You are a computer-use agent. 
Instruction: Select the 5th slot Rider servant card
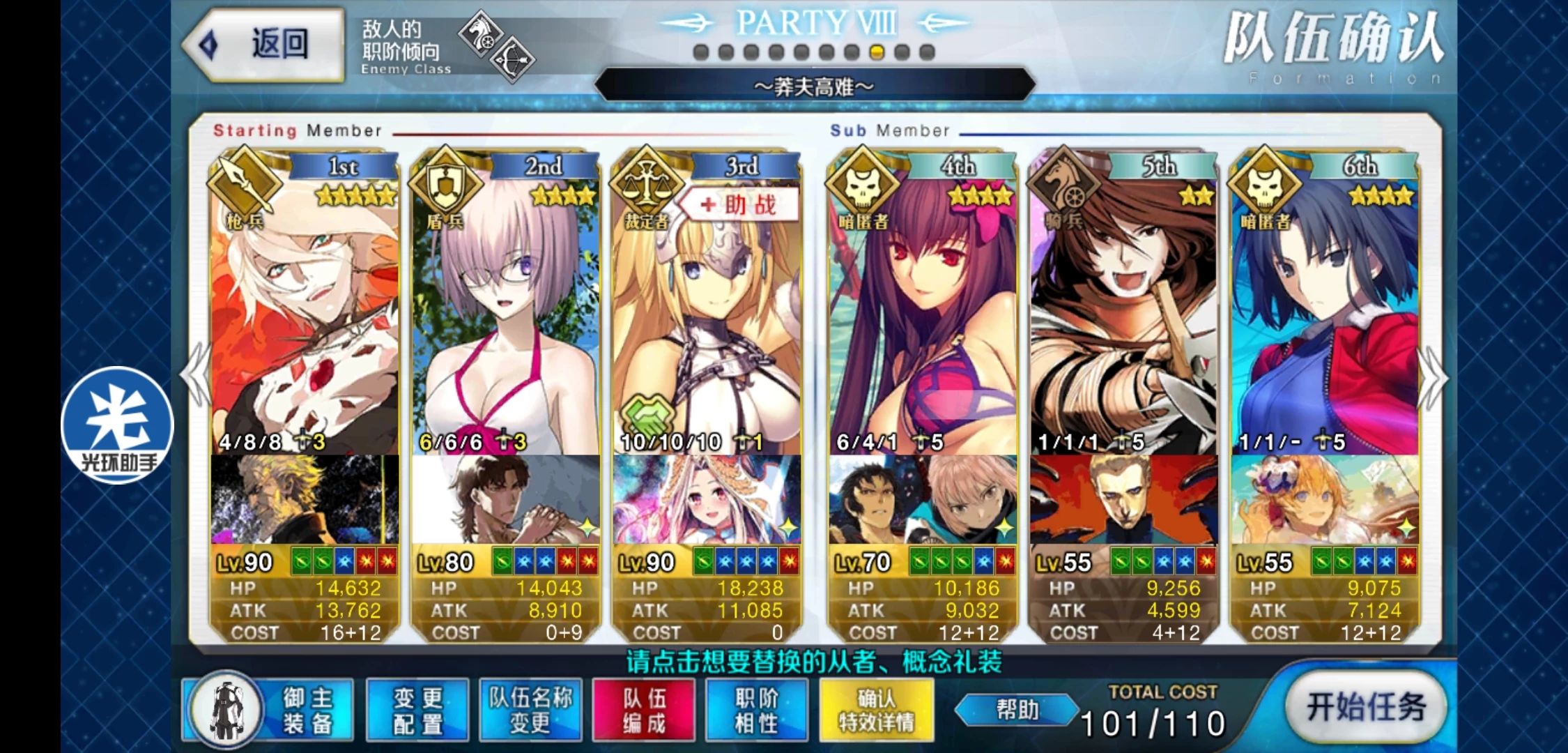tap(1123, 314)
